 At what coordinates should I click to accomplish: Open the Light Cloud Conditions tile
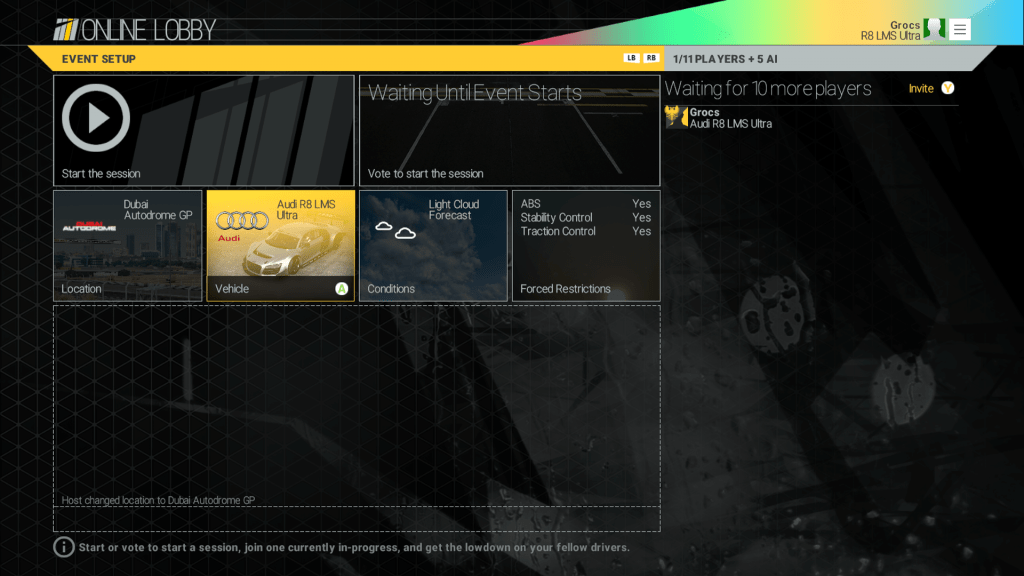click(433, 245)
